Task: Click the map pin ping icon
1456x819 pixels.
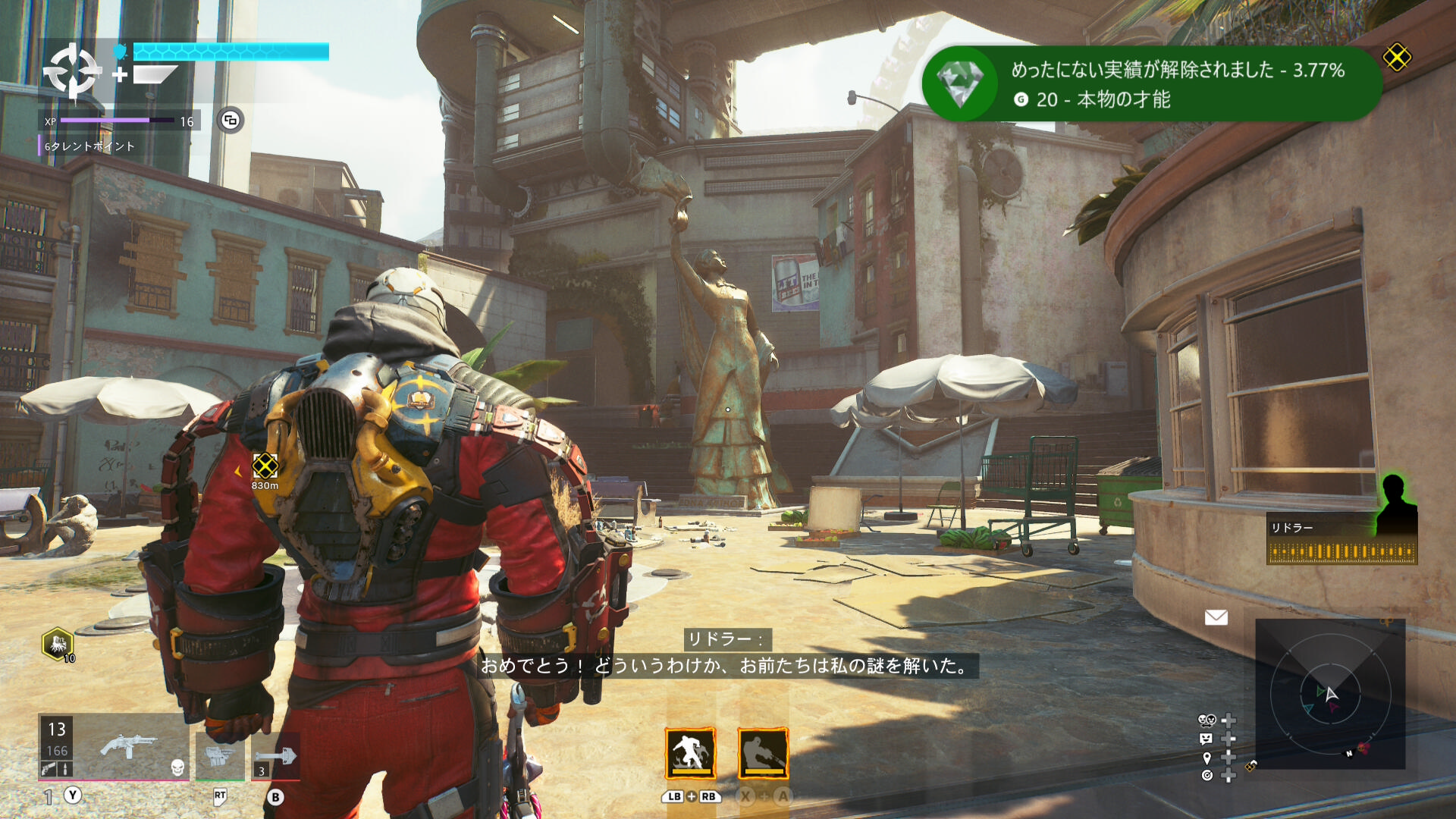Action: [x=1207, y=757]
